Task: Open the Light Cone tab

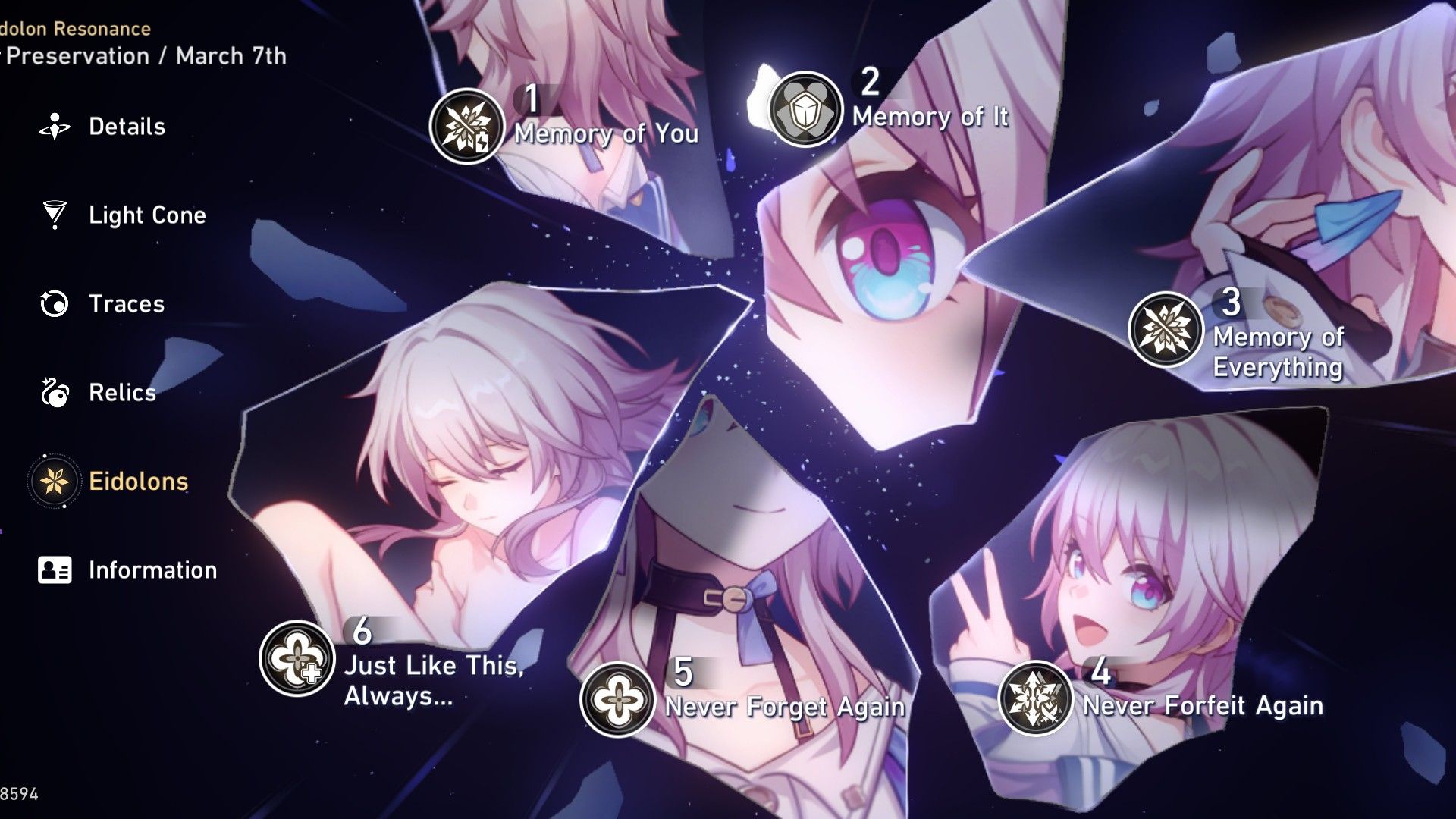Action: tap(146, 215)
